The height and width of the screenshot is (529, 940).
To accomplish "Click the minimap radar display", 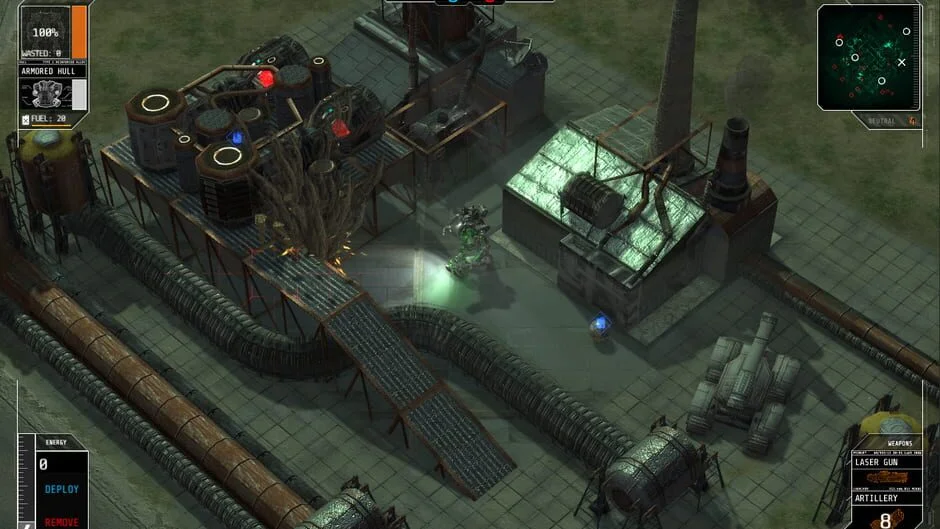I will point(868,57).
